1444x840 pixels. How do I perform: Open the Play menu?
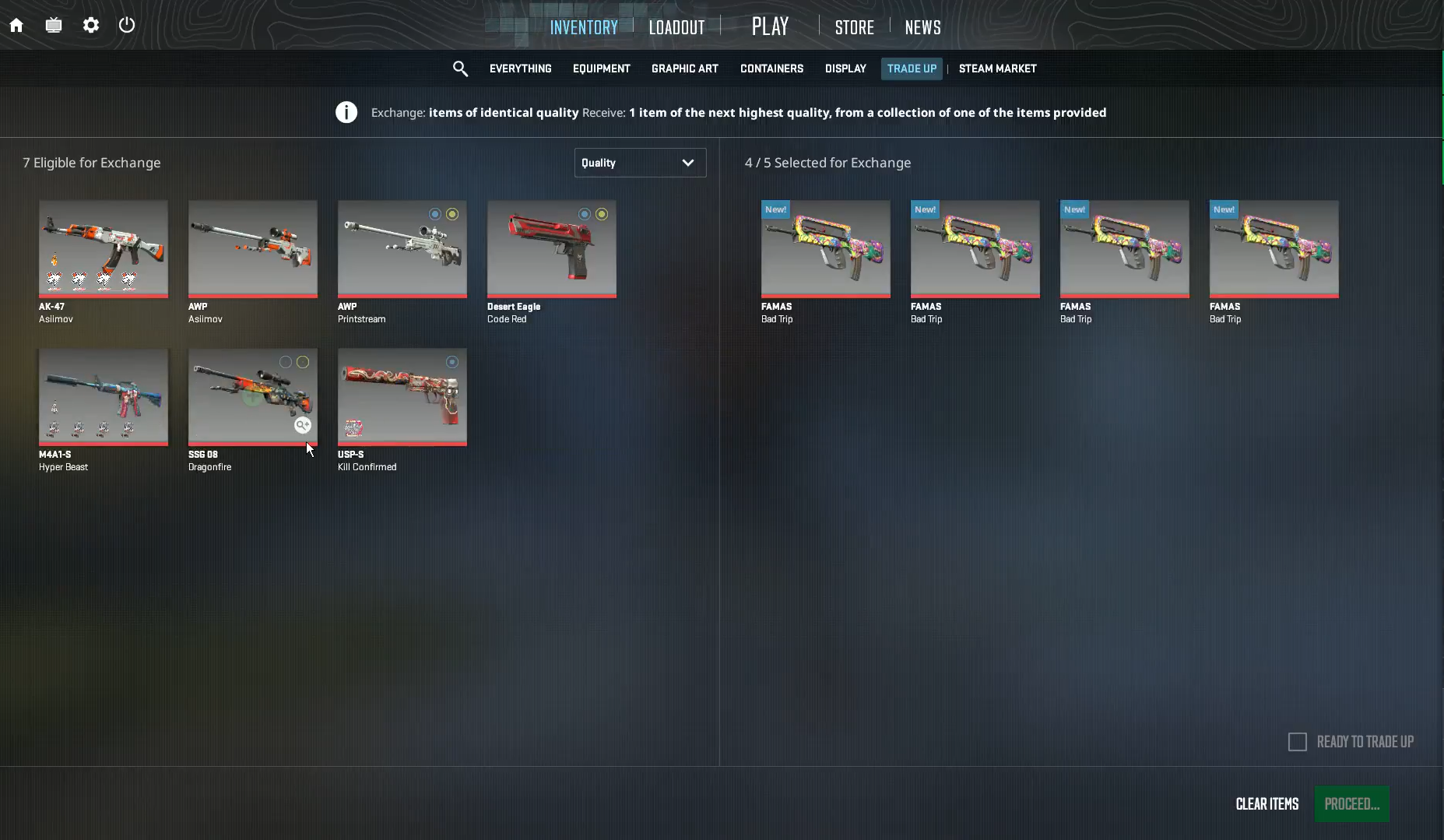(770, 26)
